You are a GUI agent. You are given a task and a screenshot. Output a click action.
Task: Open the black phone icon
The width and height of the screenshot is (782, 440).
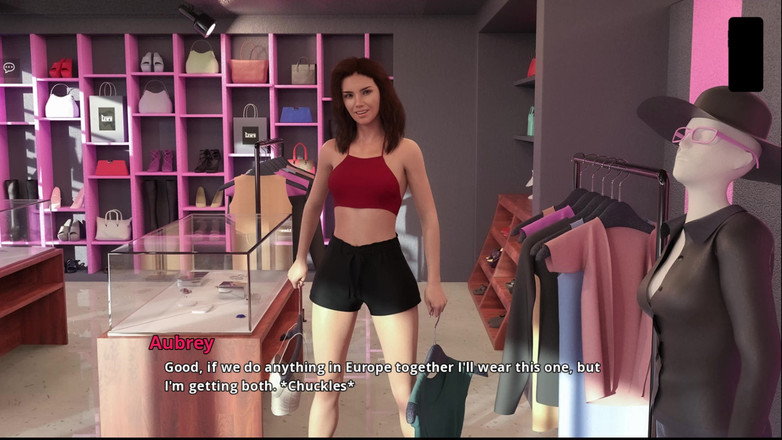pyautogui.click(x=745, y=54)
